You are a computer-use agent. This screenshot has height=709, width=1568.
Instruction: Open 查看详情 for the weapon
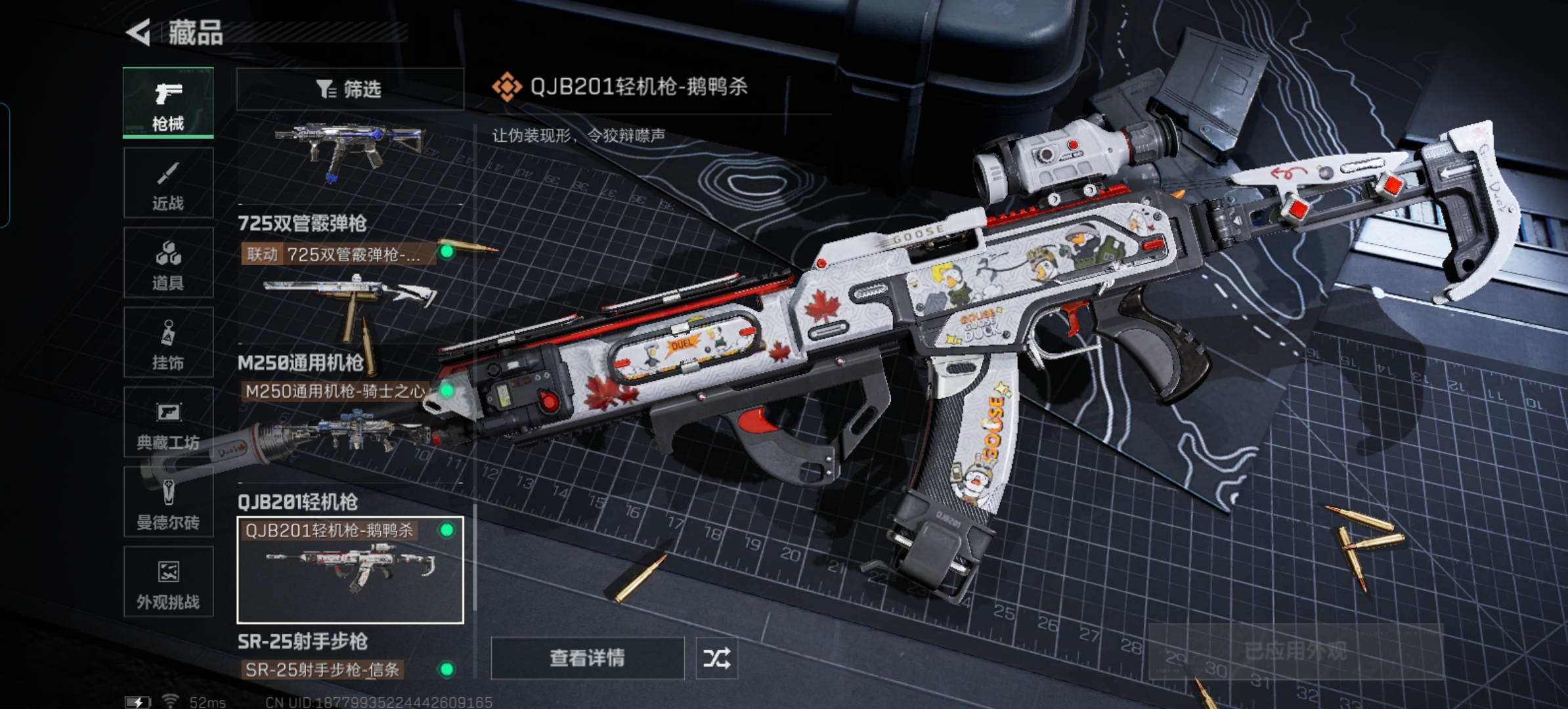click(587, 658)
